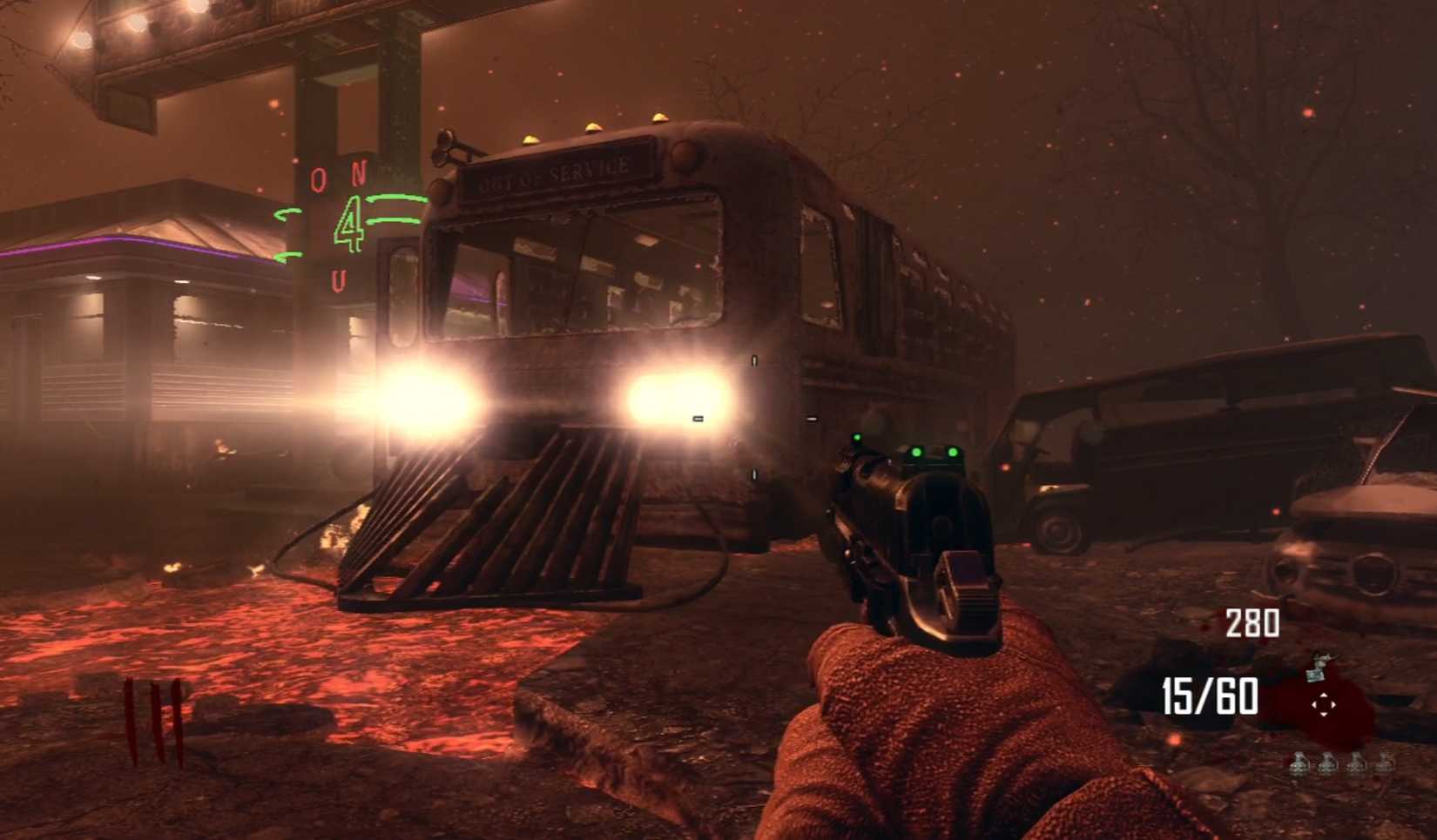
Task: Click the fourth frag grenade icon
Action: point(1385,765)
